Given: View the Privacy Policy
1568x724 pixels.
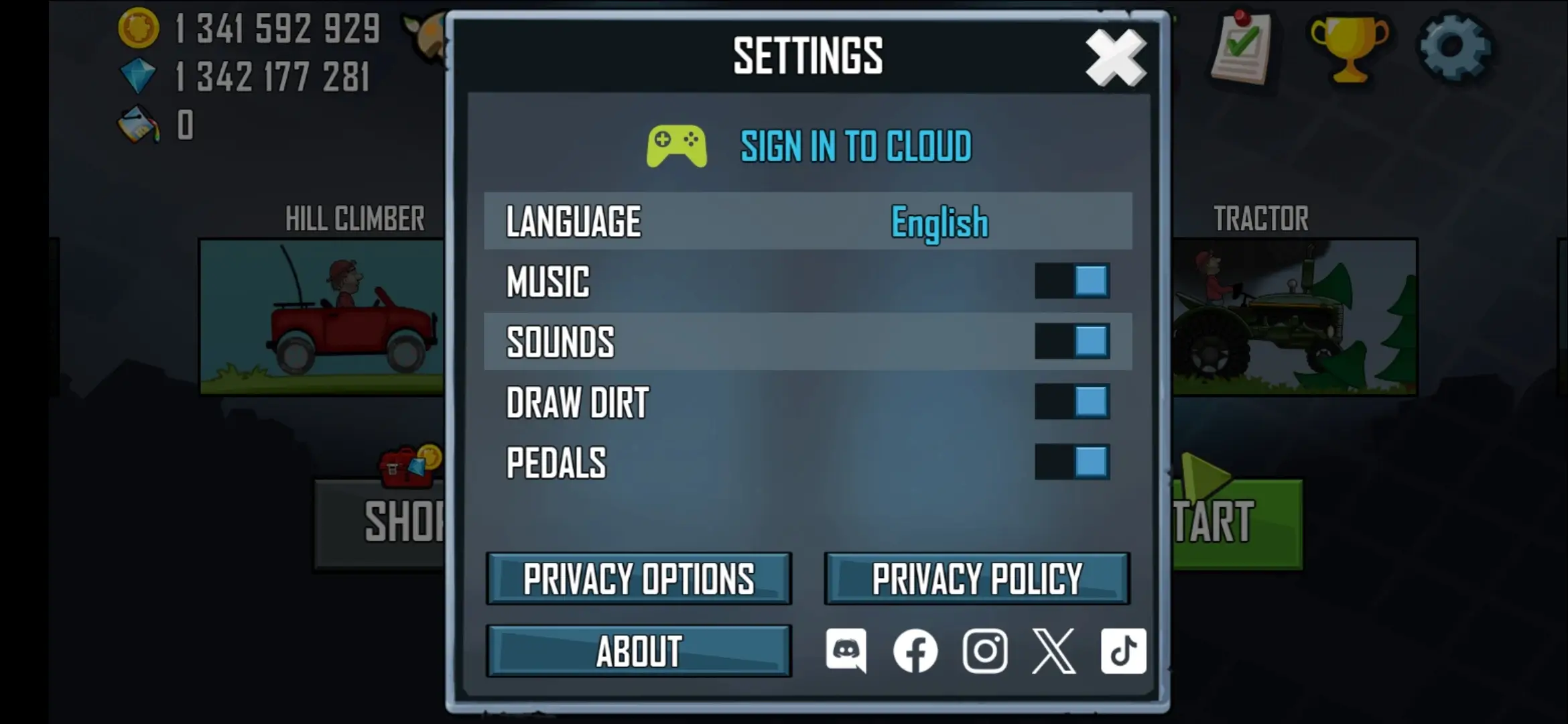Looking at the screenshot, I should tap(976, 579).
